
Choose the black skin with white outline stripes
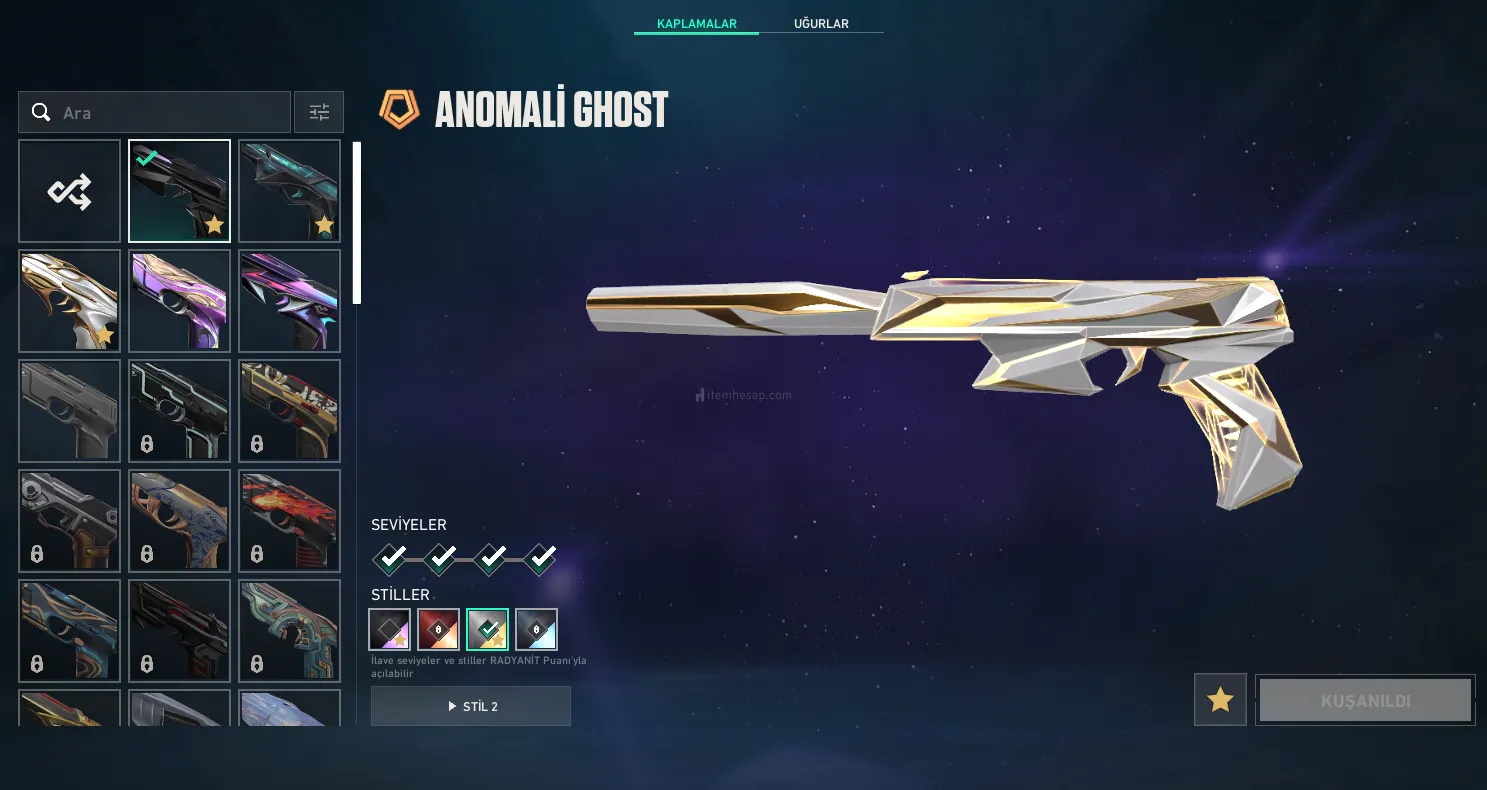(x=180, y=411)
